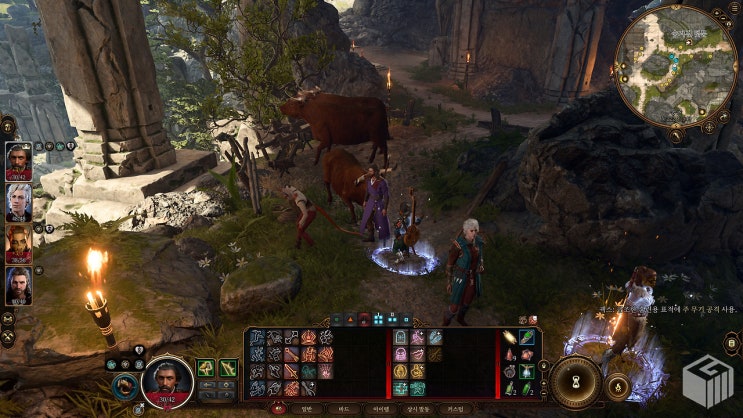Image resolution: width=743 pixels, height=418 pixels.
Task: Select the dark-haired bearded portrait at bottom of party
Action: point(19,285)
